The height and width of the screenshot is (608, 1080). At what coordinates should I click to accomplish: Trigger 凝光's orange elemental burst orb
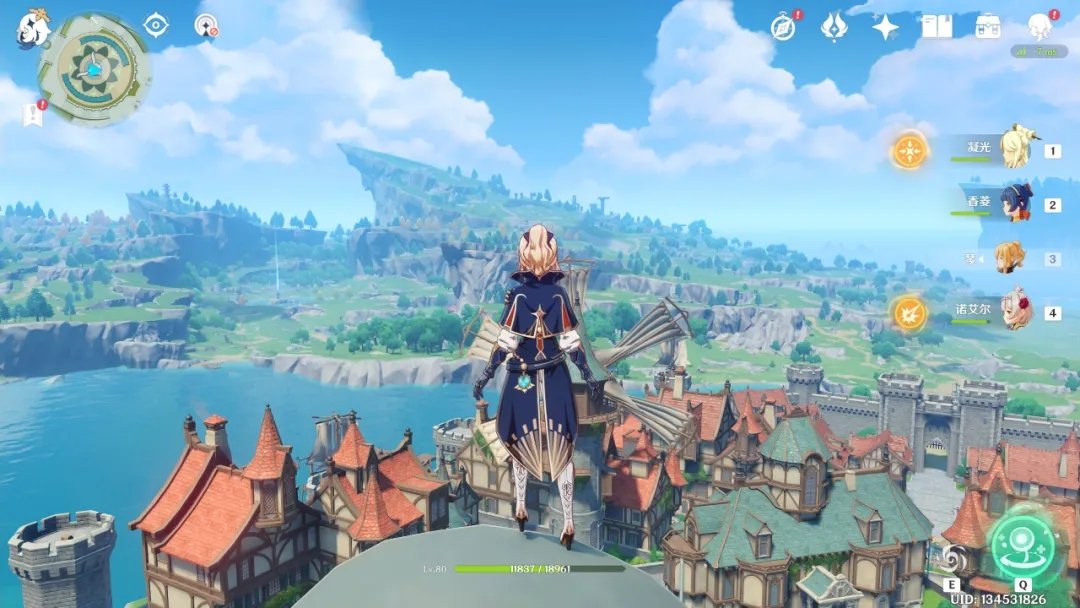click(910, 151)
